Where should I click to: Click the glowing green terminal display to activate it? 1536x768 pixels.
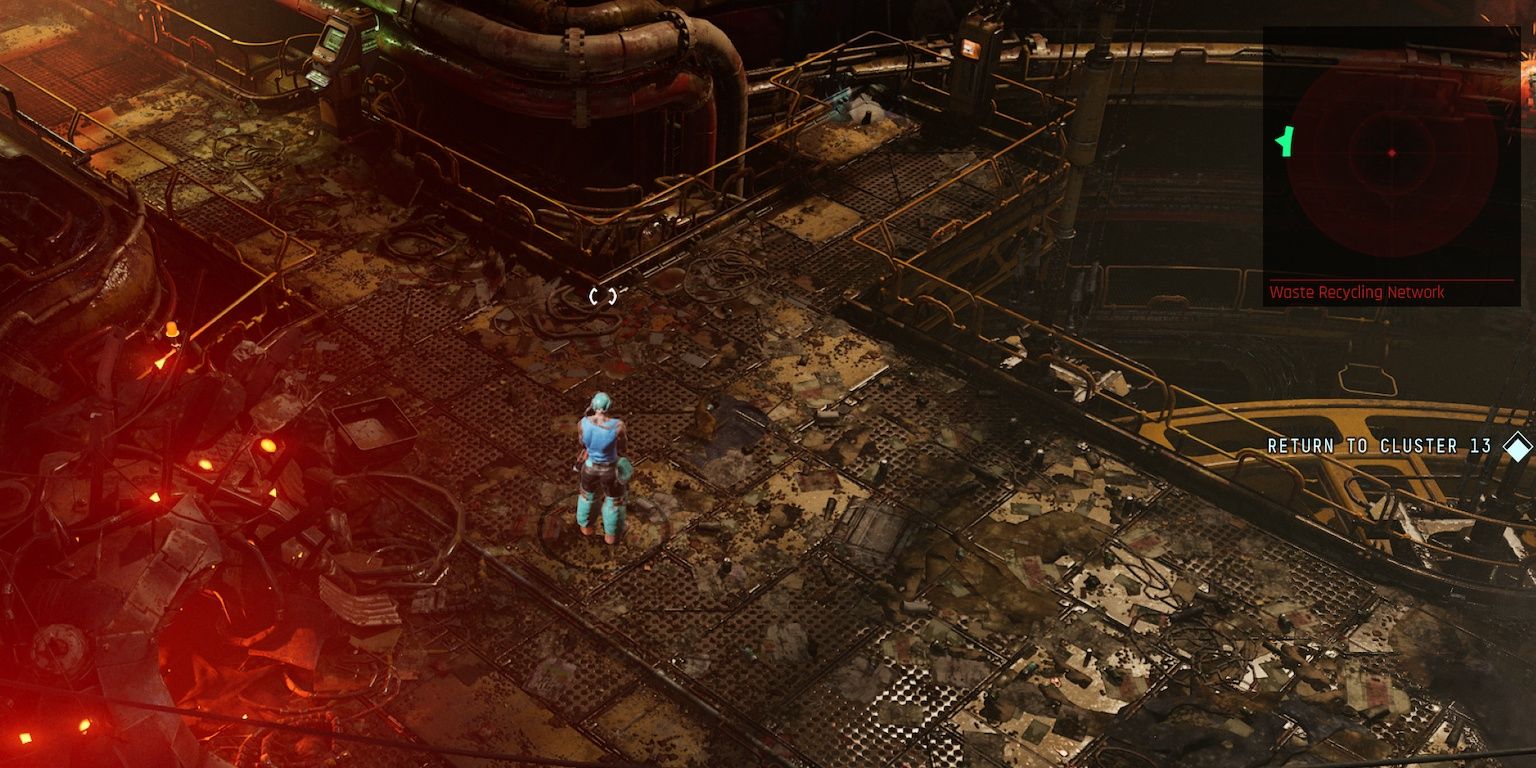click(331, 38)
